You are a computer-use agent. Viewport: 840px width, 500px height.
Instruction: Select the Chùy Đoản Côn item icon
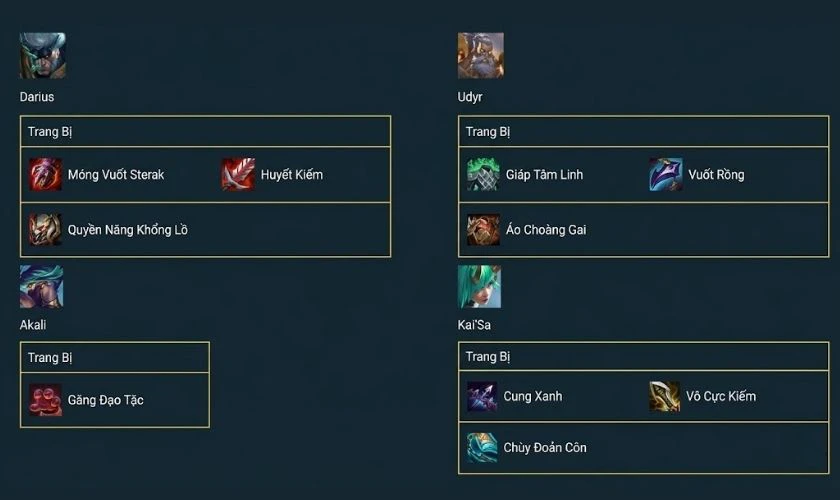pyautogui.click(x=482, y=447)
